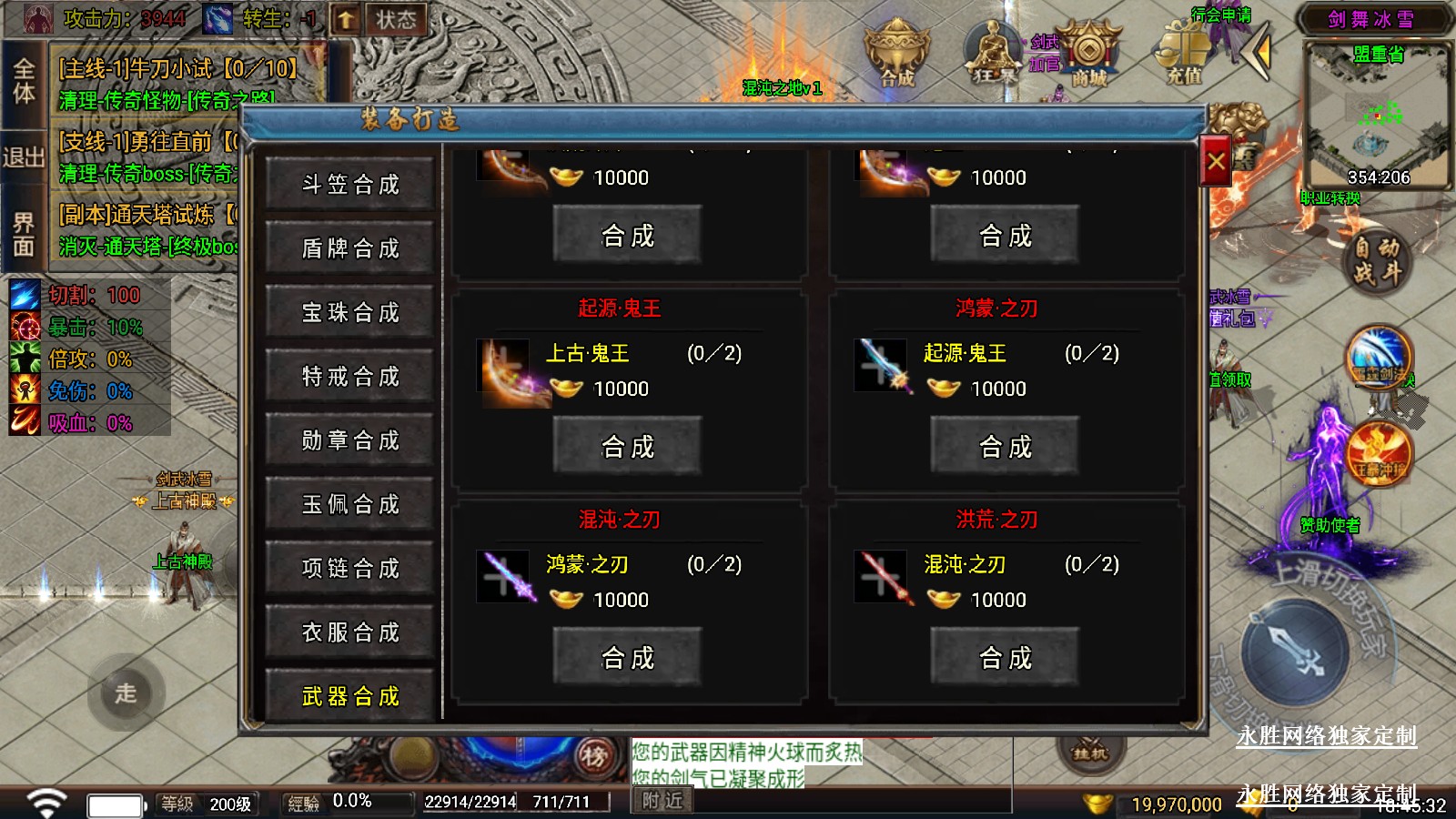Switch to 盾牌合成 category
The image size is (1456, 819).
[x=350, y=248]
